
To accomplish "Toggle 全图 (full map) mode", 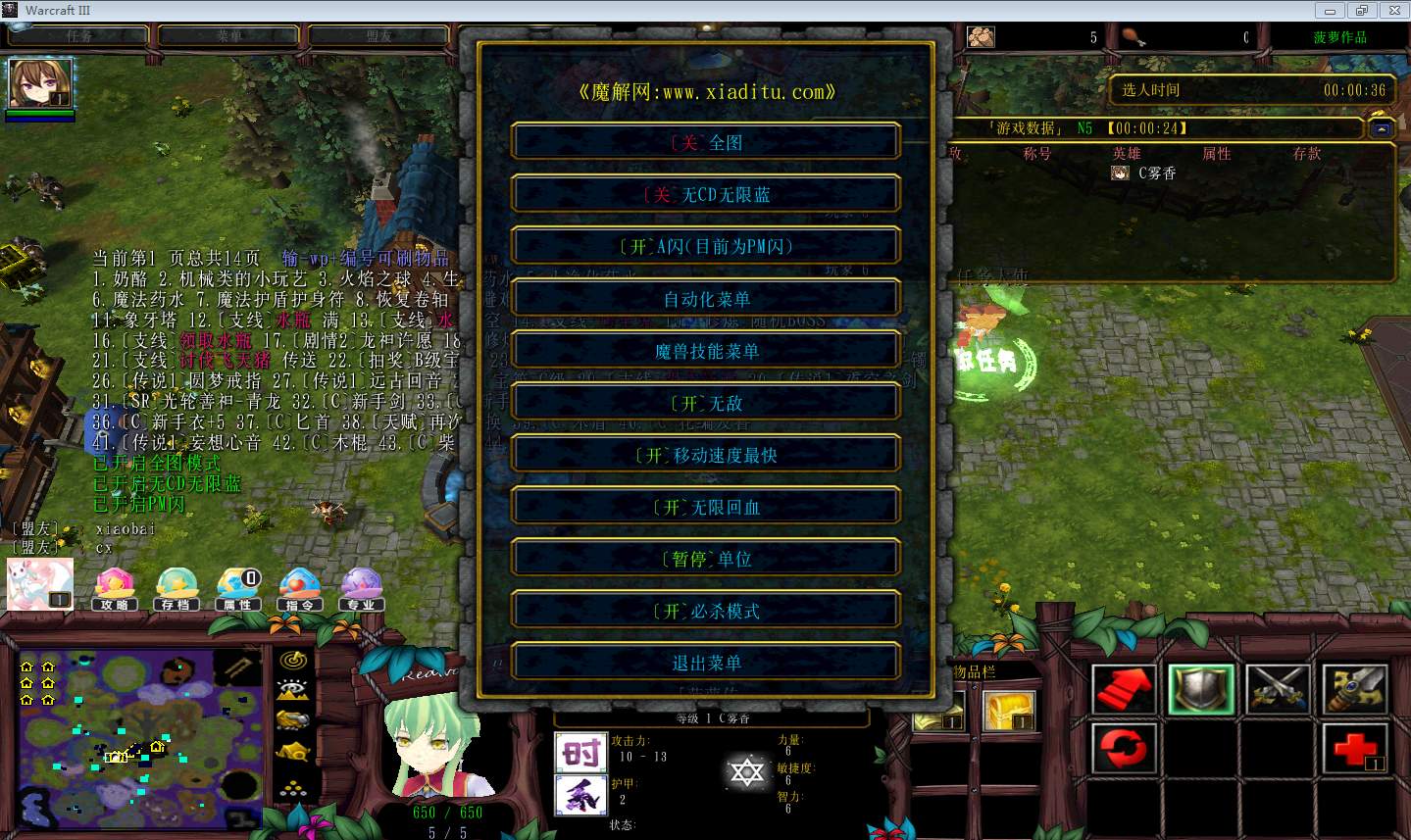I will (705, 141).
